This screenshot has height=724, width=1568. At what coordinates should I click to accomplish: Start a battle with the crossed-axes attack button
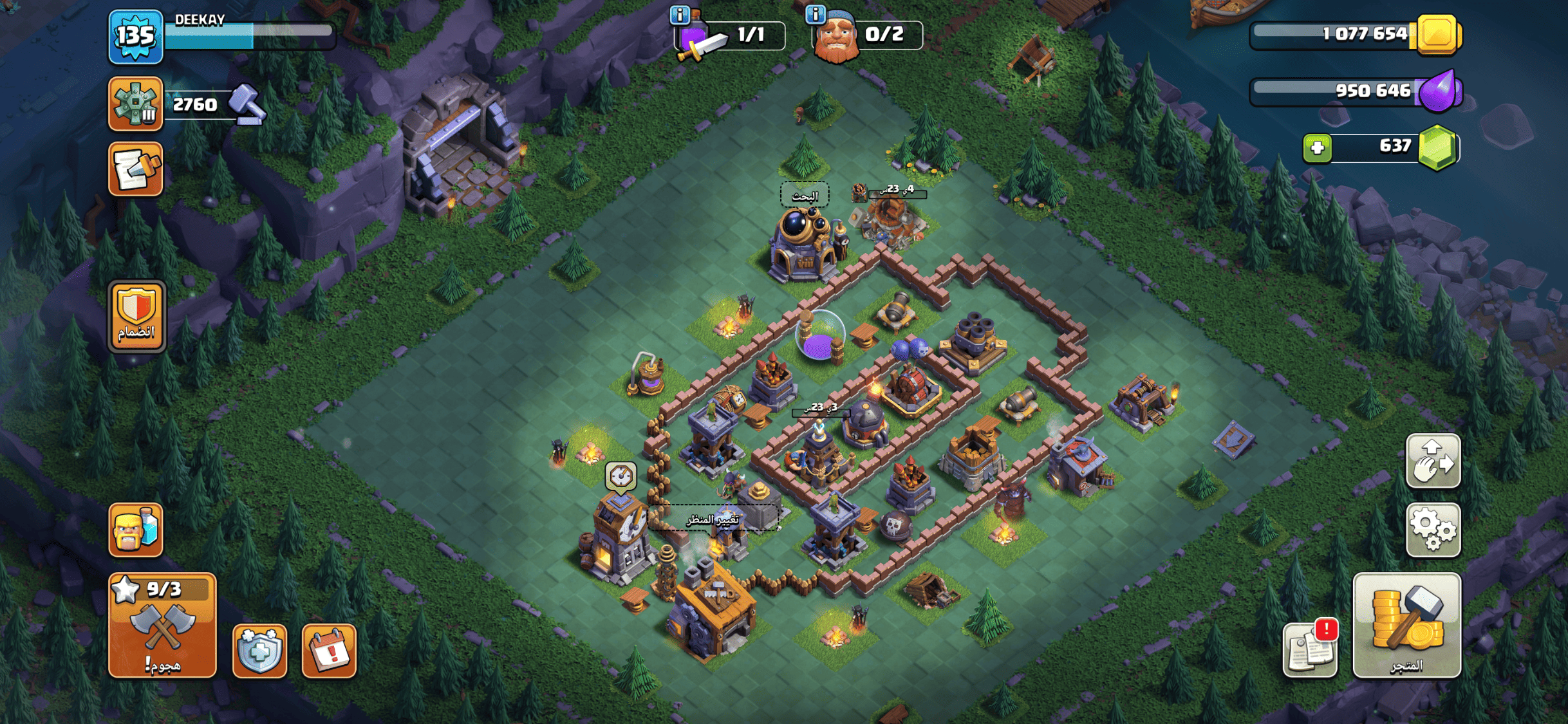[x=162, y=626]
